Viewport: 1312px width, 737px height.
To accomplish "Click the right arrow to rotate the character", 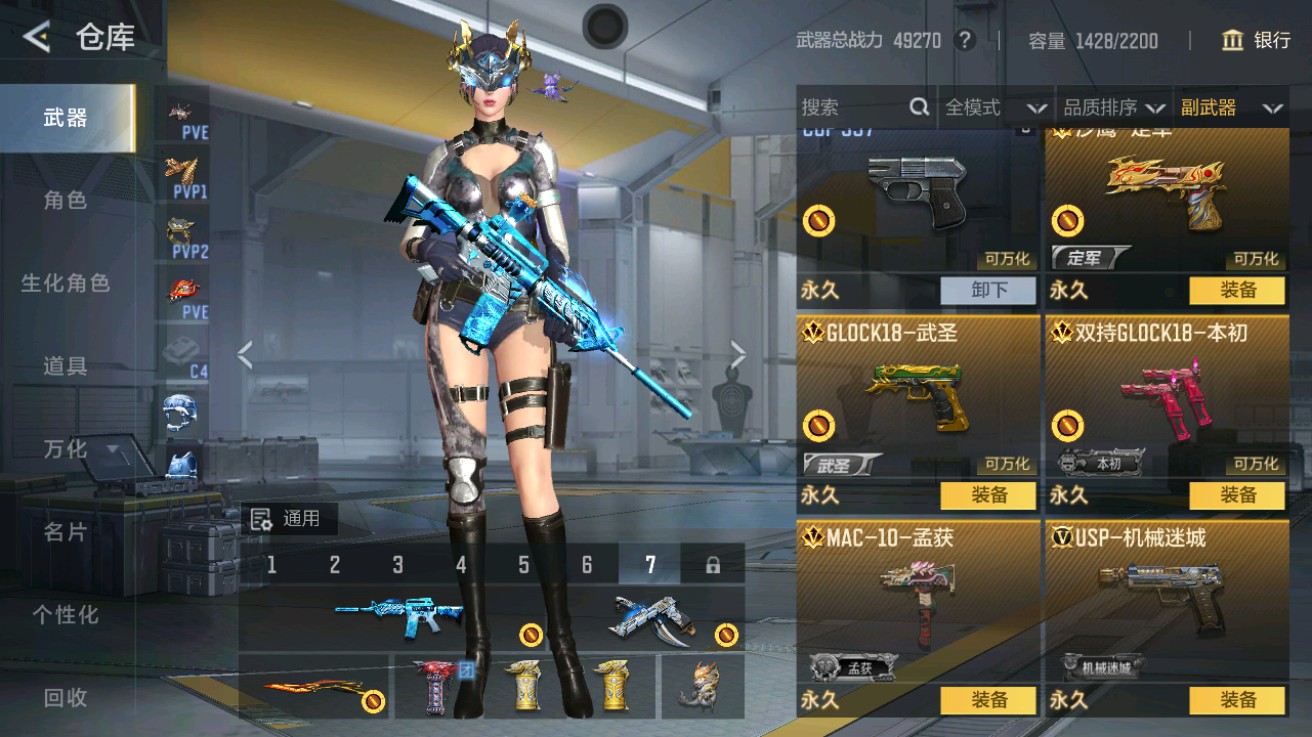I will coord(738,351).
